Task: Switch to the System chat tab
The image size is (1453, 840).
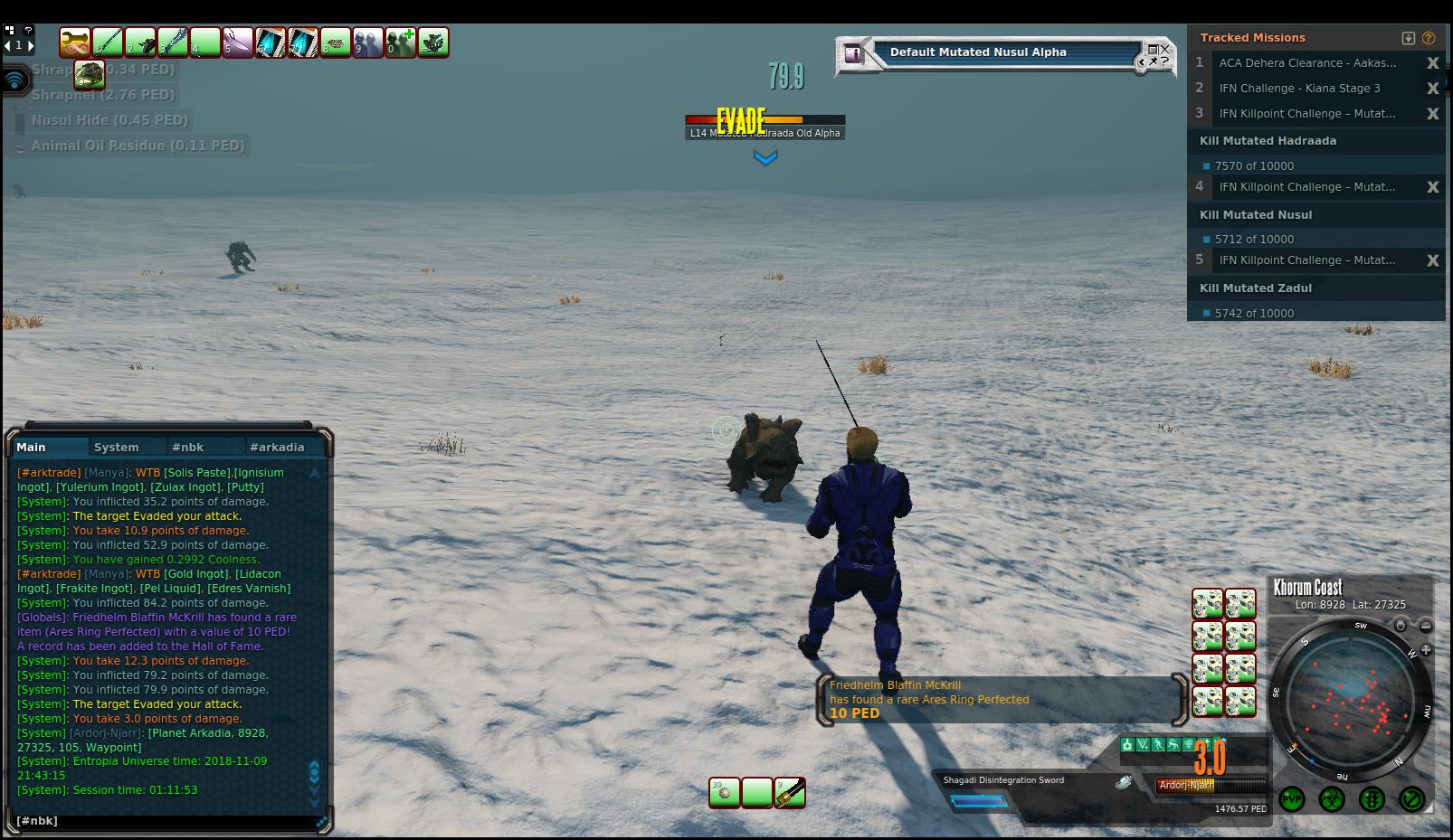Action: (x=117, y=447)
